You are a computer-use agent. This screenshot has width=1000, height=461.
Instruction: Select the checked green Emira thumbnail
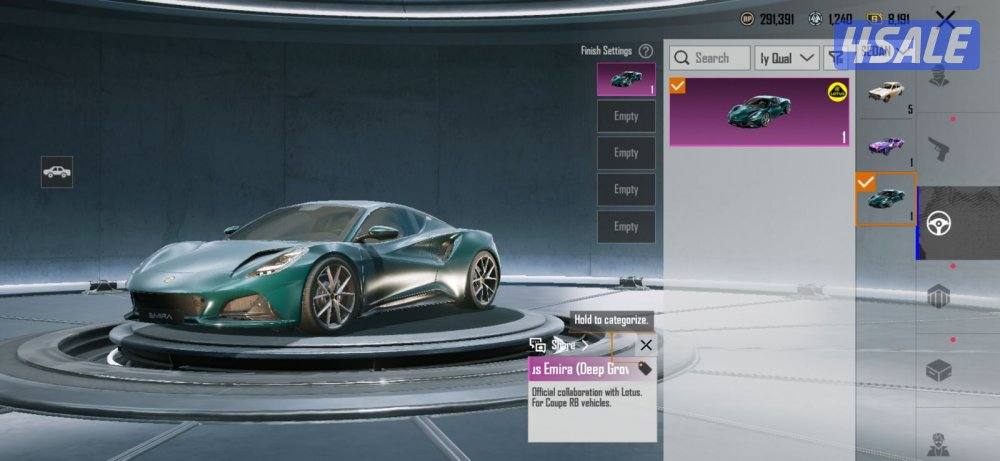coord(886,198)
